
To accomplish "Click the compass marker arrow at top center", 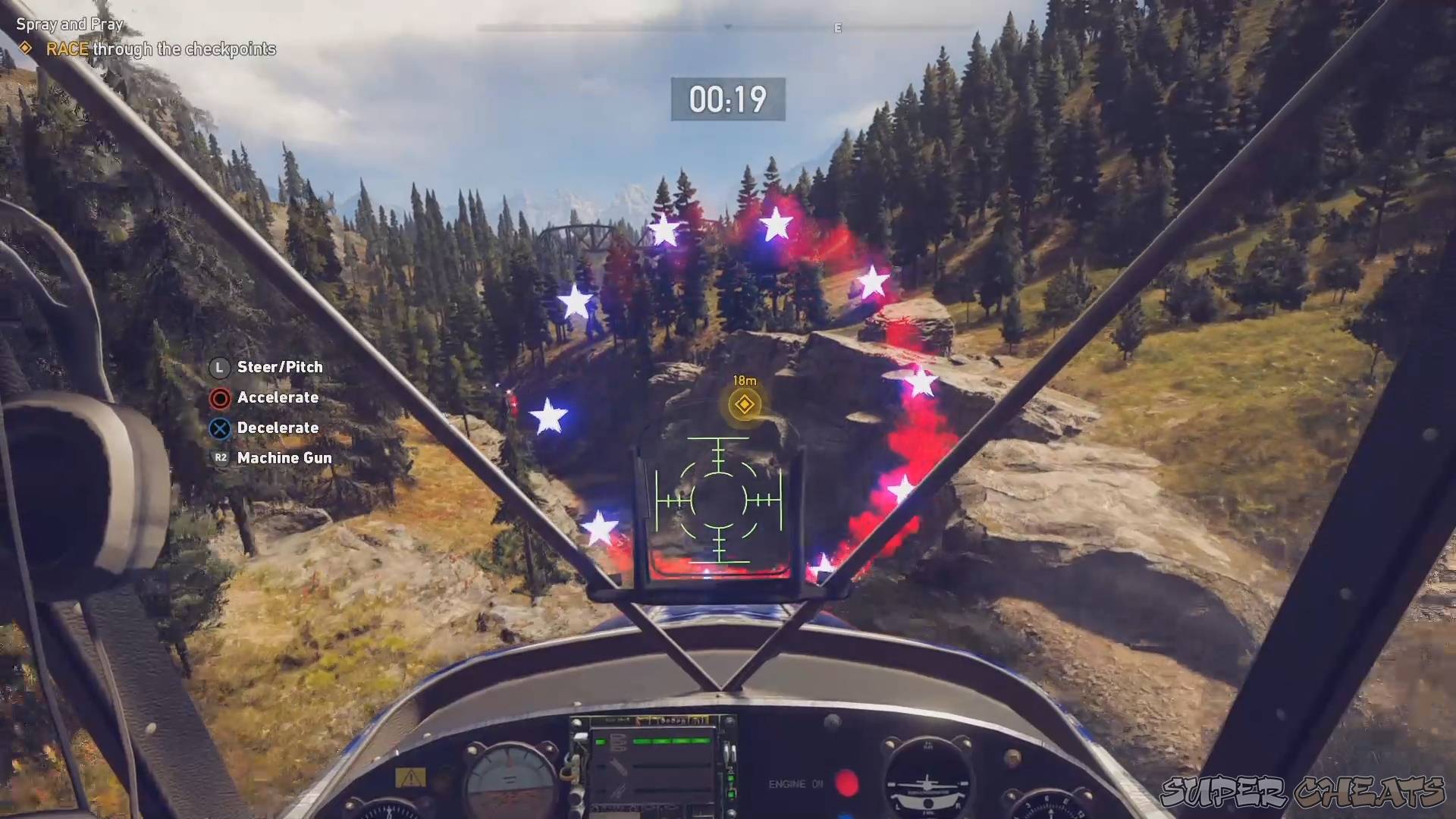I will coord(728,25).
